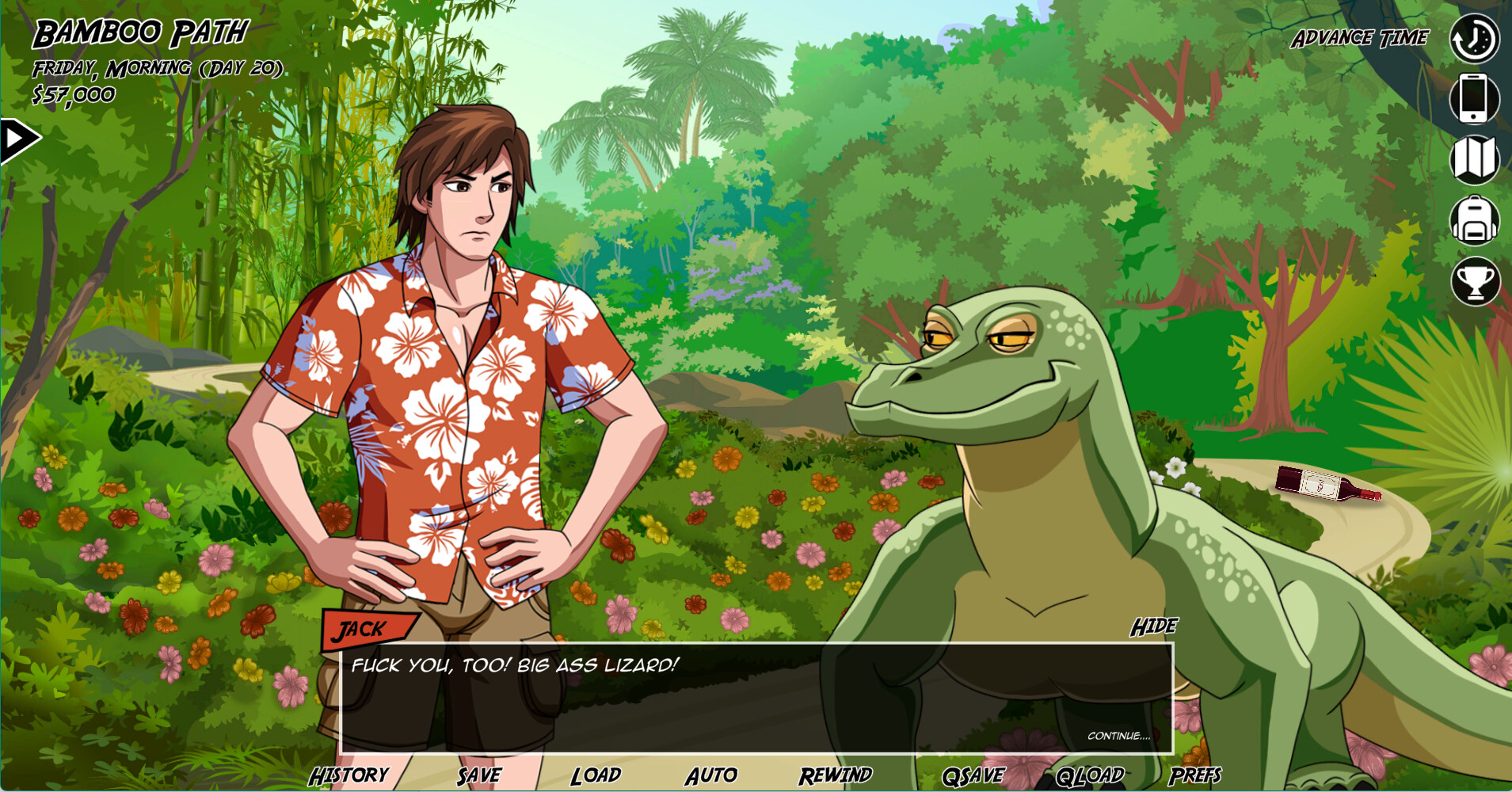Open the dialogue History log
Viewport: 1512px width, 792px height.
(x=348, y=774)
